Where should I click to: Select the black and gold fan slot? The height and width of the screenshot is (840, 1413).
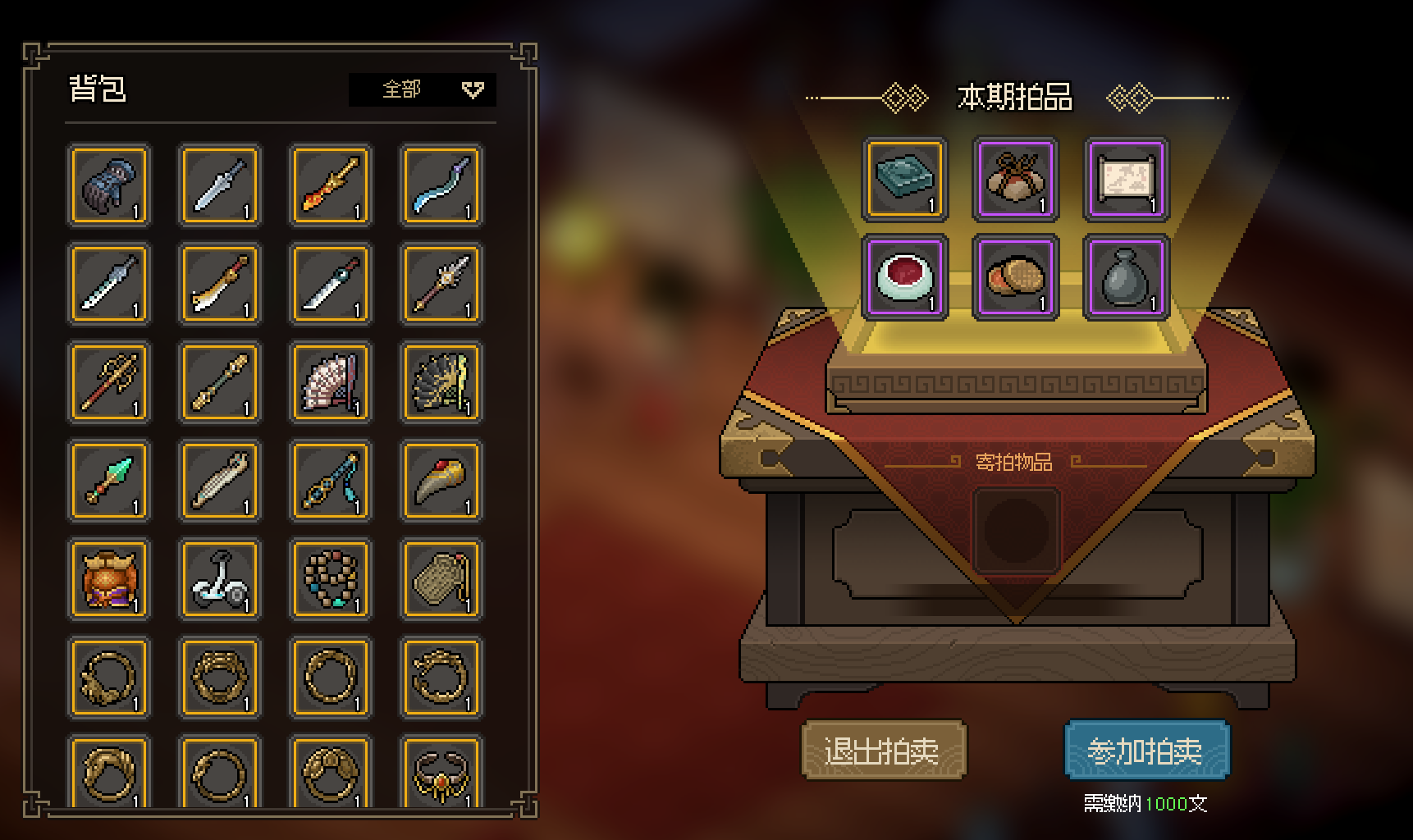(x=441, y=382)
